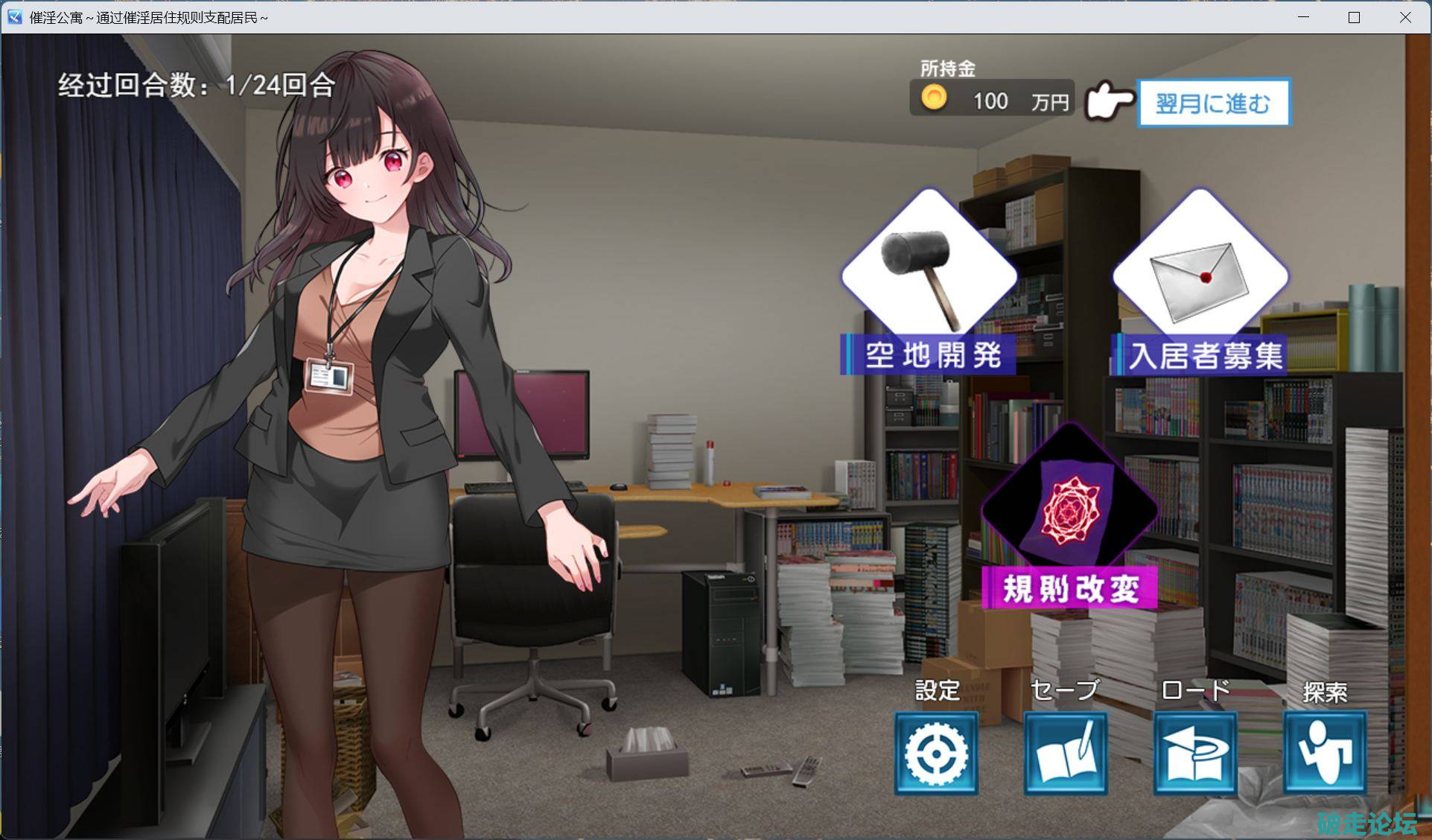
Task: Close the game window
Action: [1405, 17]
